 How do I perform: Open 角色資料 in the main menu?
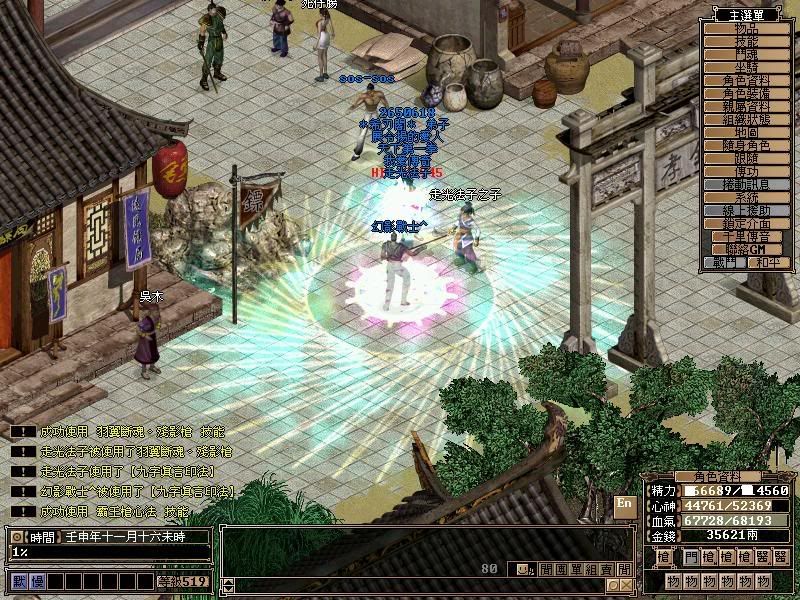(x=747, y=81)
